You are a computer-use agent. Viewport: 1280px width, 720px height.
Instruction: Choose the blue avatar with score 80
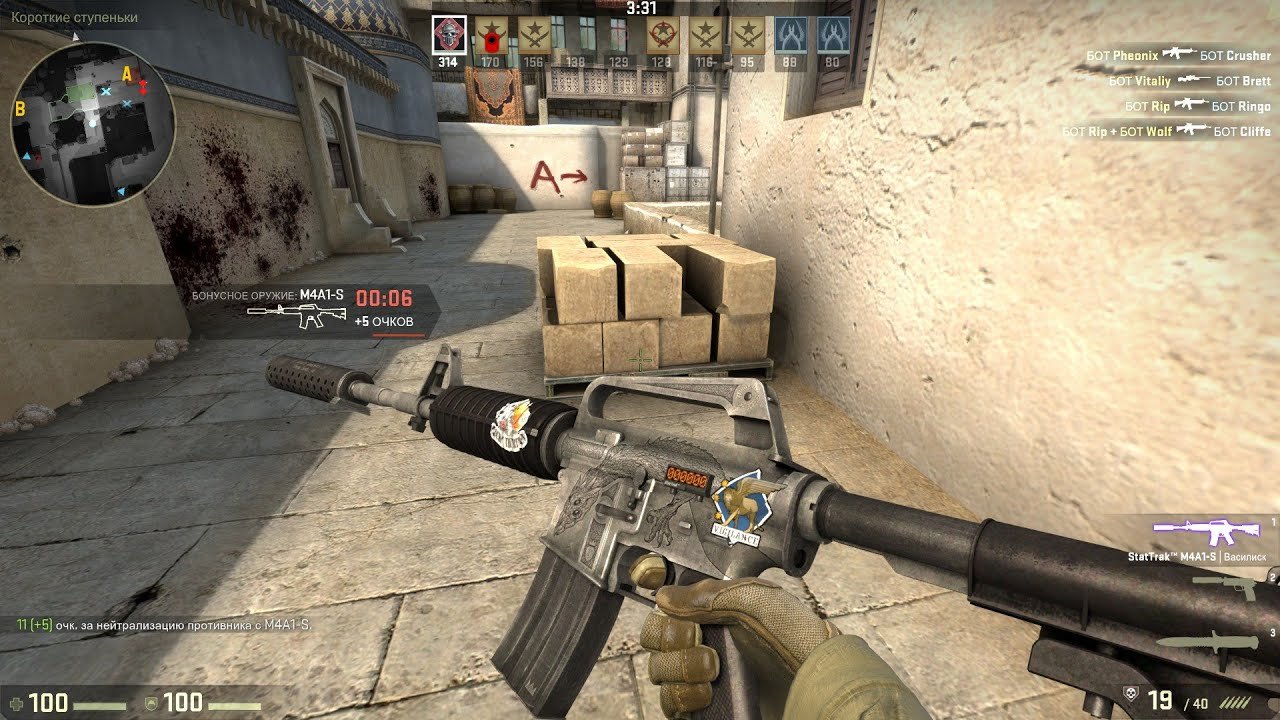click(833, 36)
